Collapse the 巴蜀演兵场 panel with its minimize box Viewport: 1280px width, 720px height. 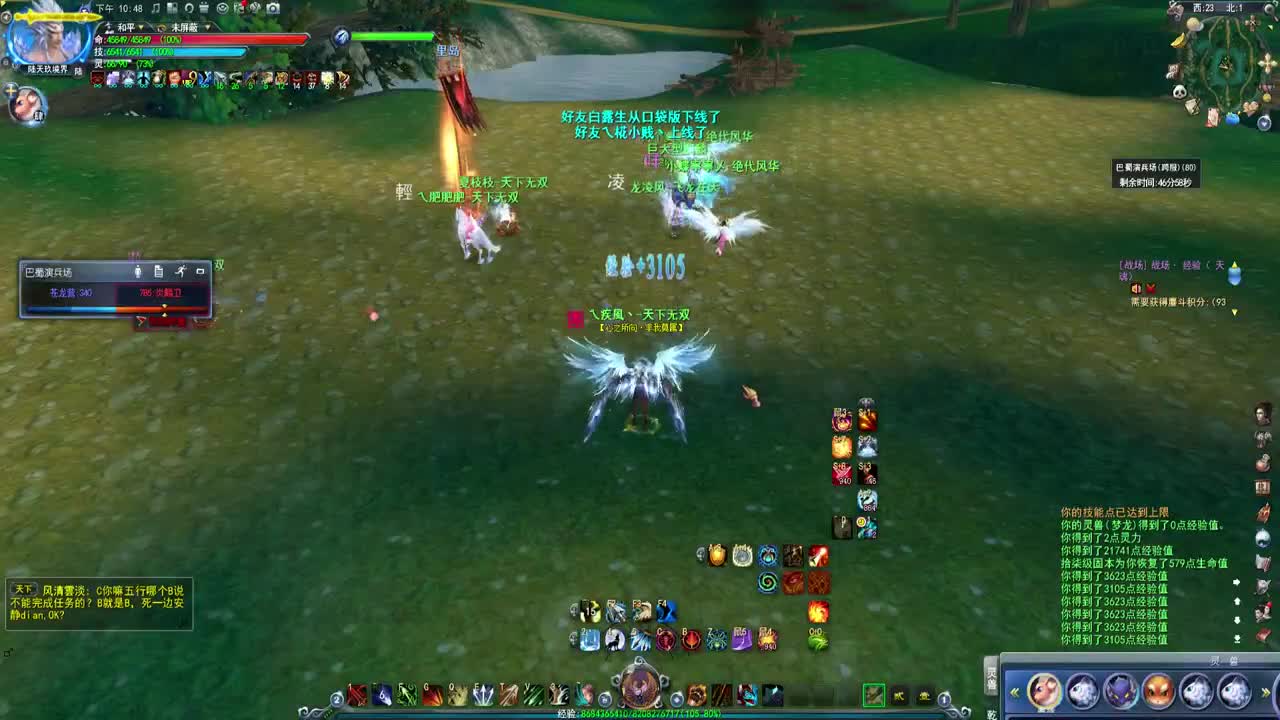tap(201, 270)
